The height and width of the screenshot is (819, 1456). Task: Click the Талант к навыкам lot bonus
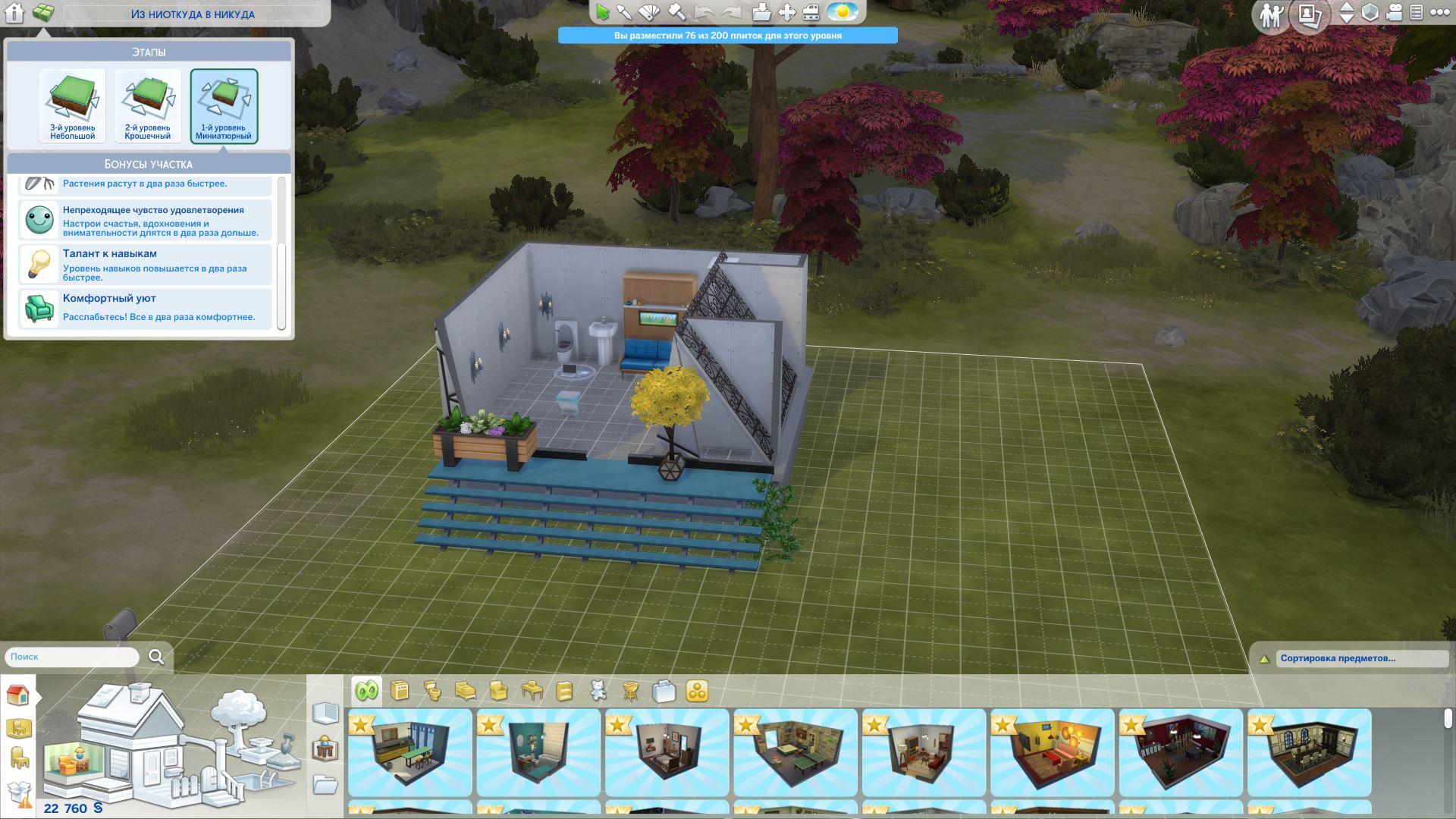click(145, 265)
